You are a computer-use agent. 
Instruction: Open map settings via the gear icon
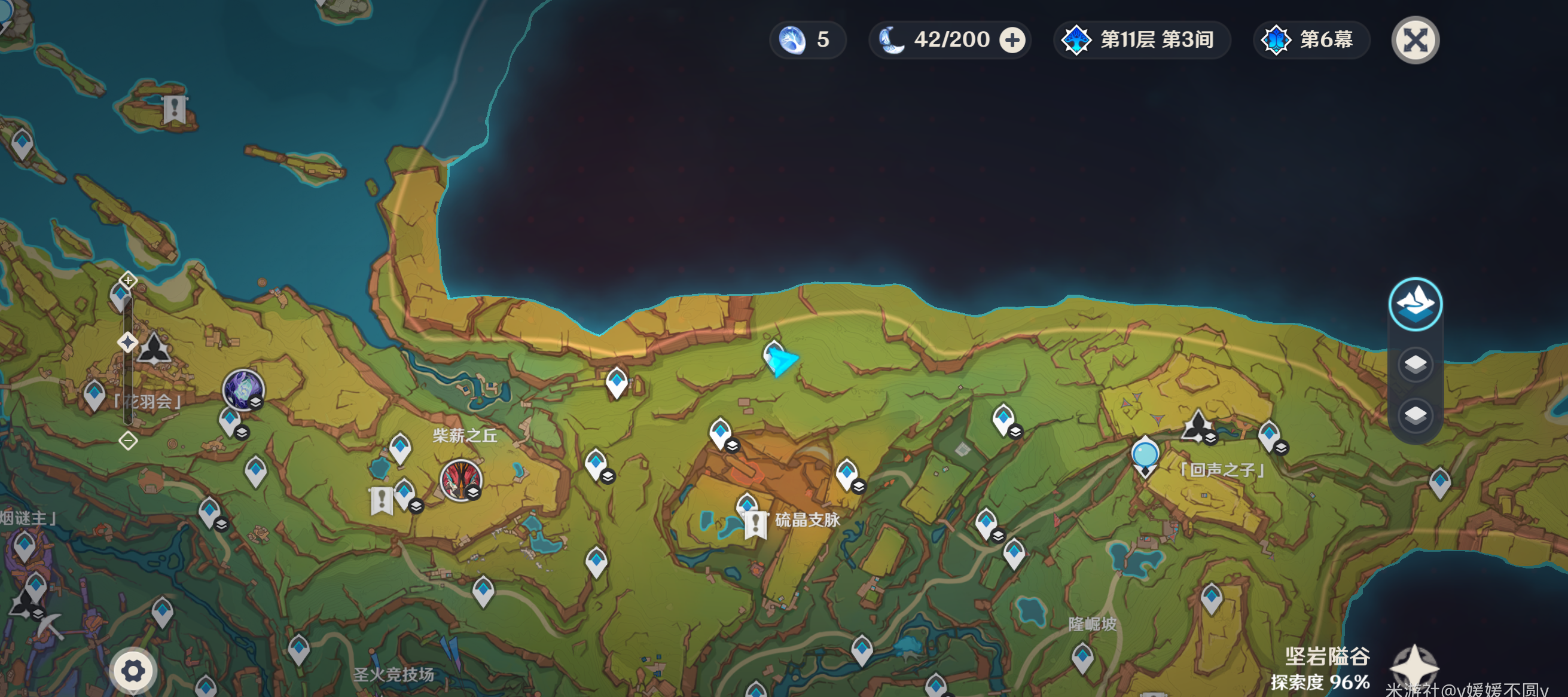point(133,671)
